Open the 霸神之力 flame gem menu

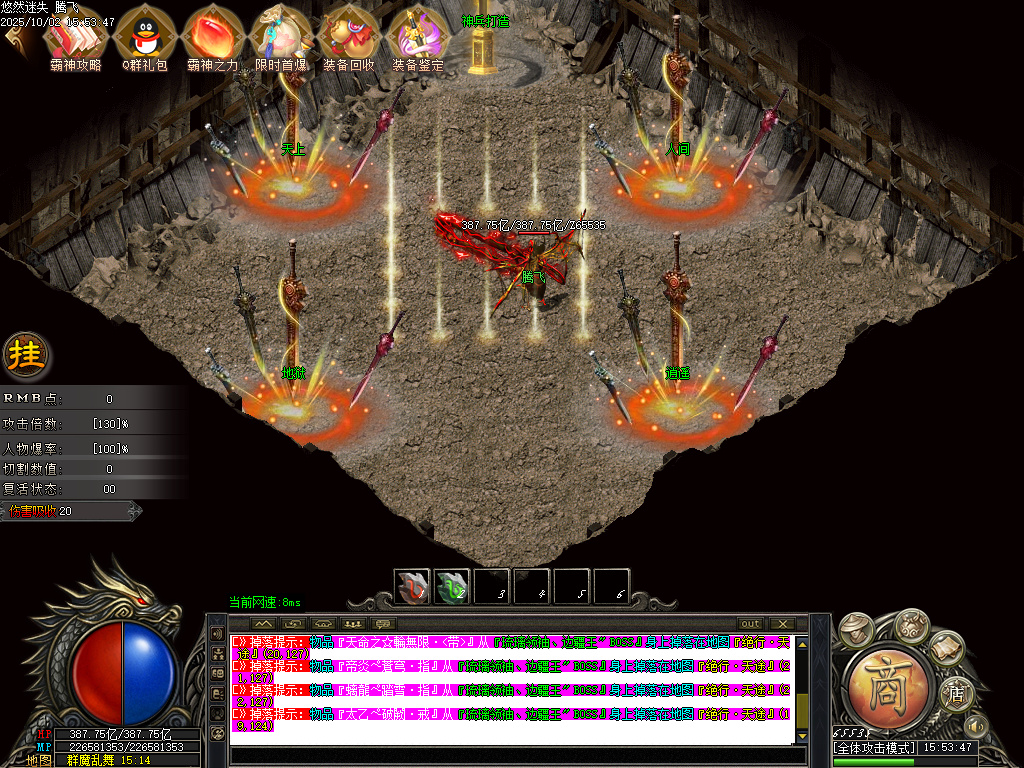(212, 36)
